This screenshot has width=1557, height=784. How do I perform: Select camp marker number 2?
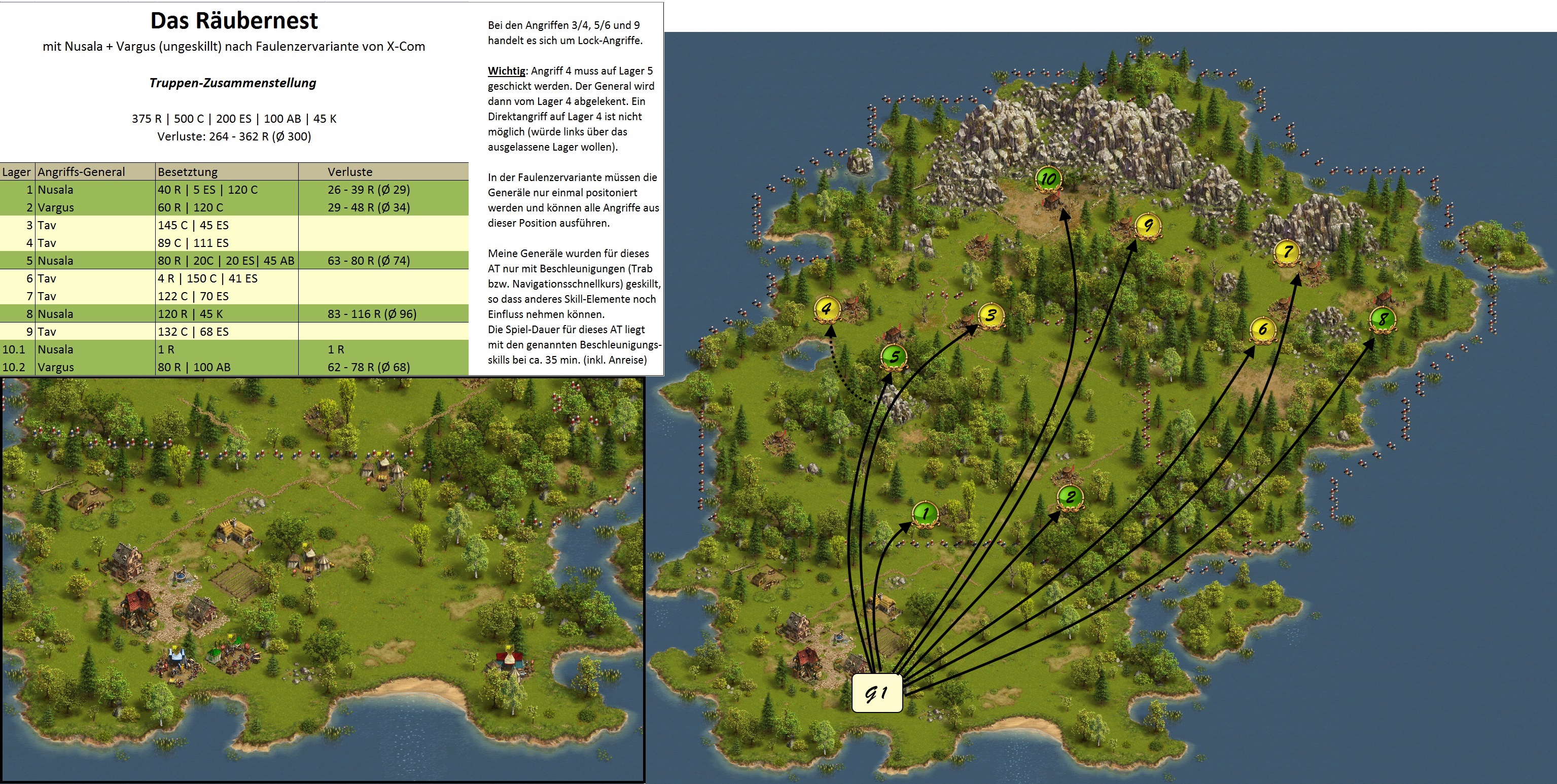[1070, 497]
